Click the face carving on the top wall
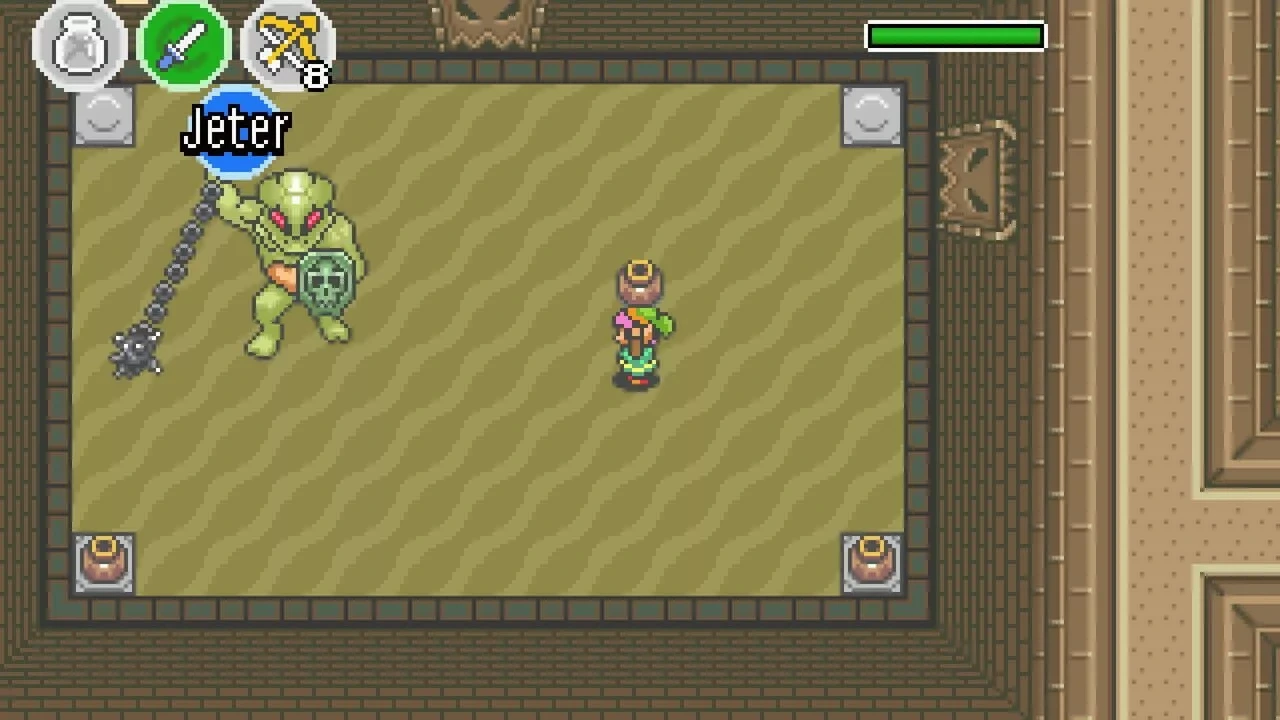1280x720 pixels. [487, 20]
